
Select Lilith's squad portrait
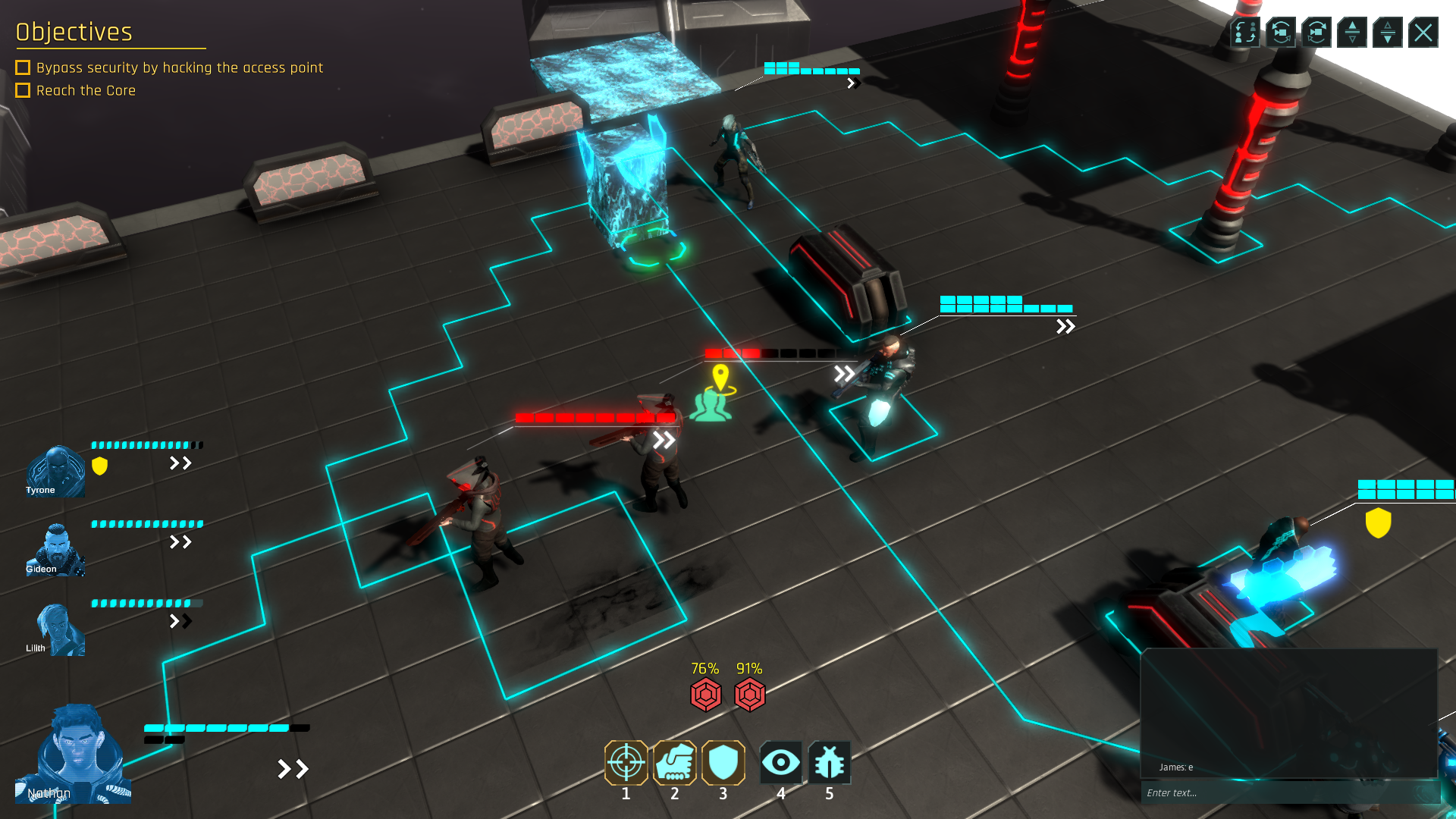point(55,629)
